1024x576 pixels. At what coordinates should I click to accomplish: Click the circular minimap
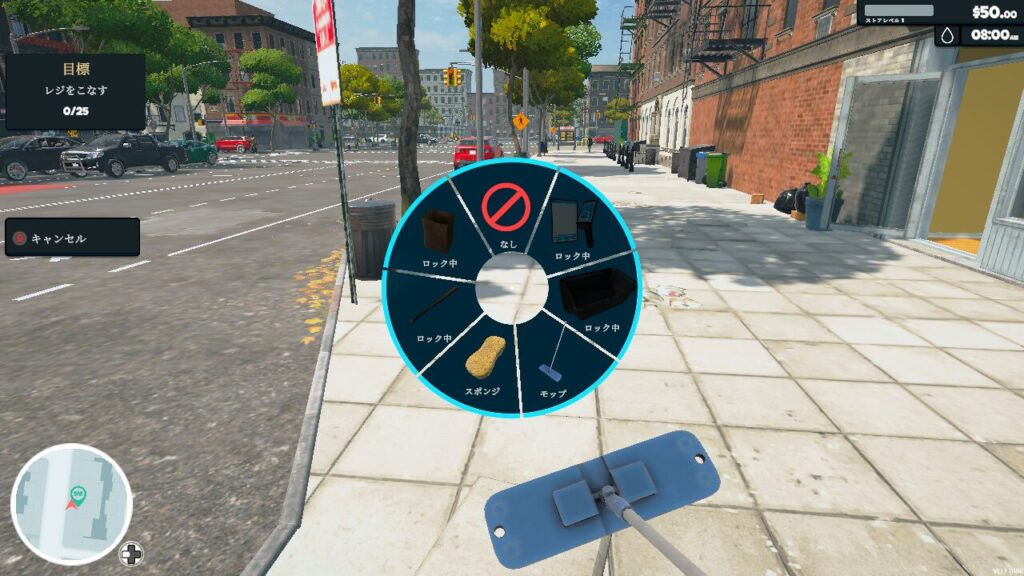click(72, 504)
